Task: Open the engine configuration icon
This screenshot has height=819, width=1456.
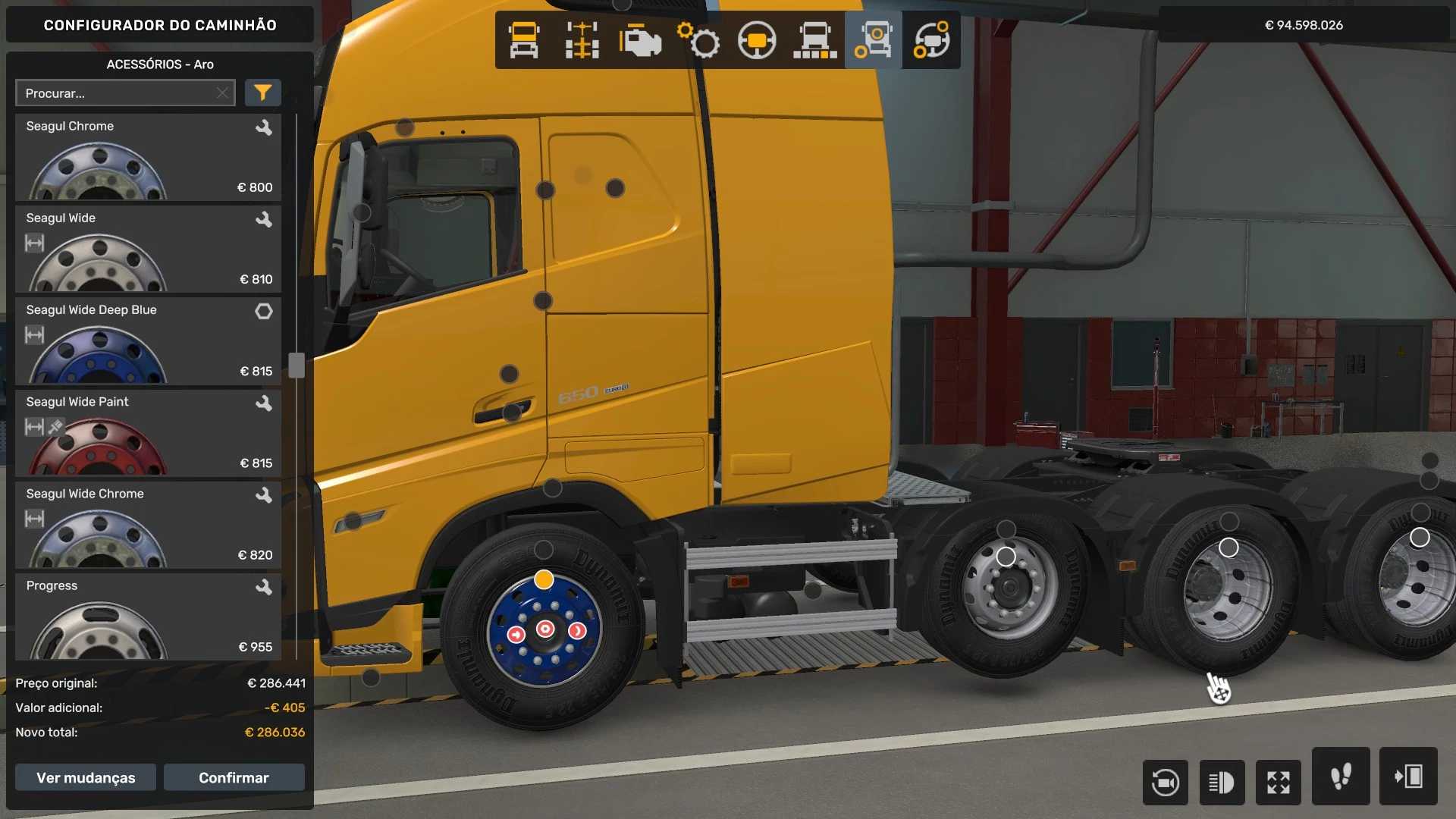Action: 641,40
